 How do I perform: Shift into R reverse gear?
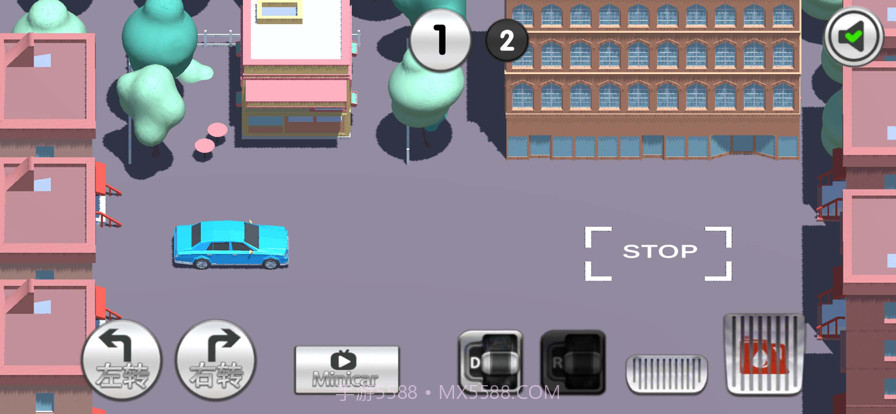pyautogui.click(x=573, y=361)
